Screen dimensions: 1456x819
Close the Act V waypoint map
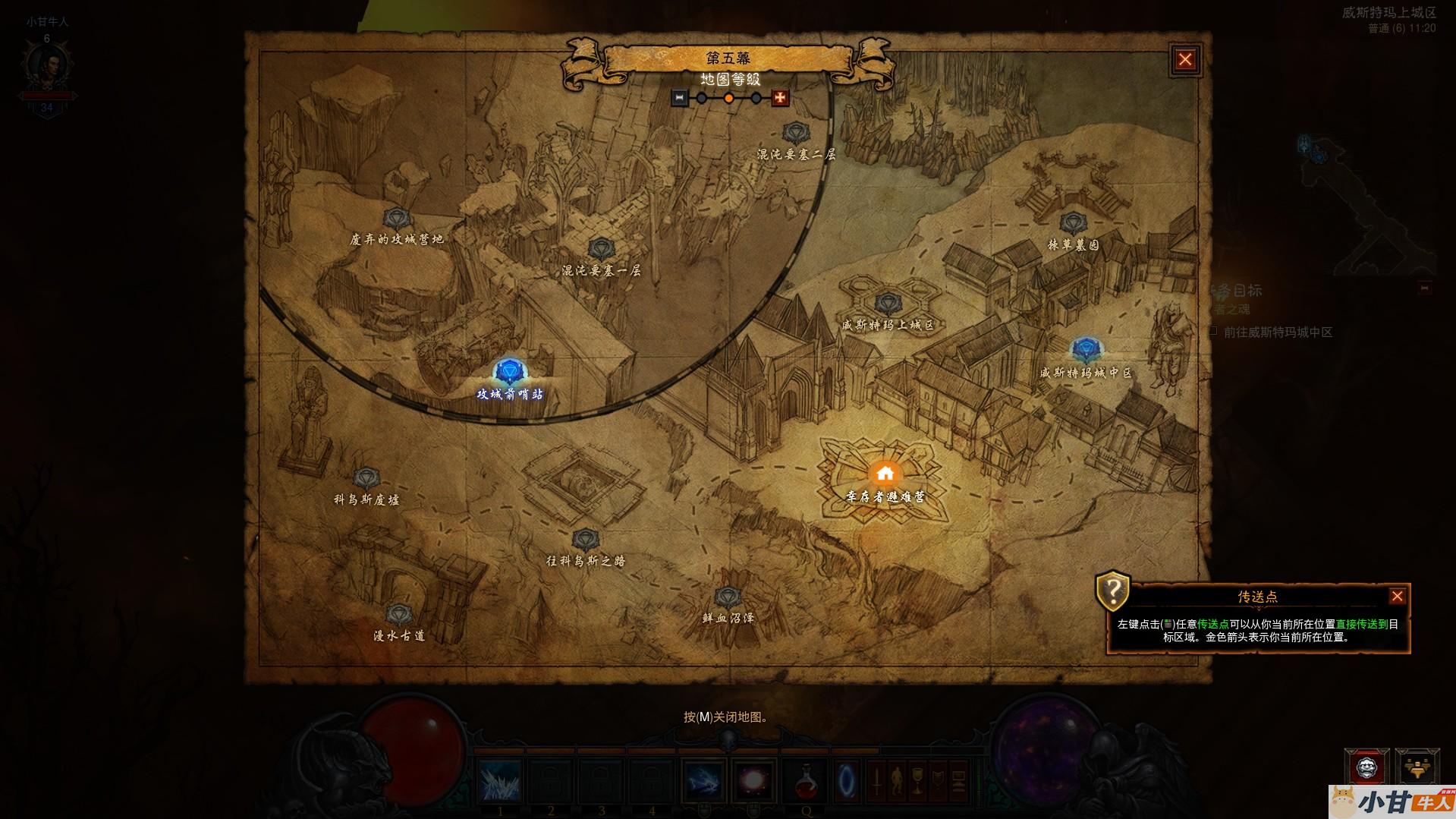click(1185, 60)
